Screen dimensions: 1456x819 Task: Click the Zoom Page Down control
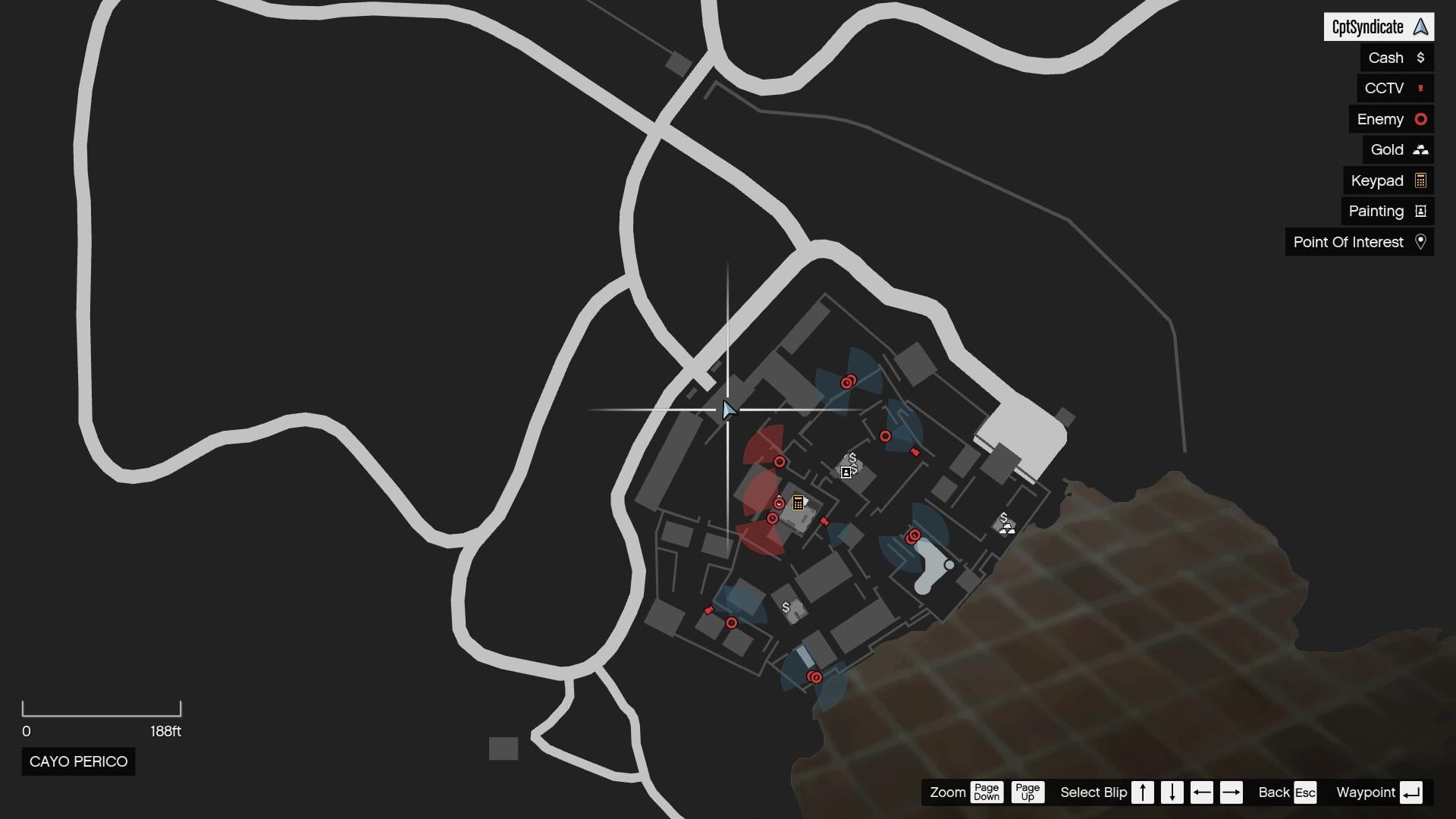click(987, 792)
